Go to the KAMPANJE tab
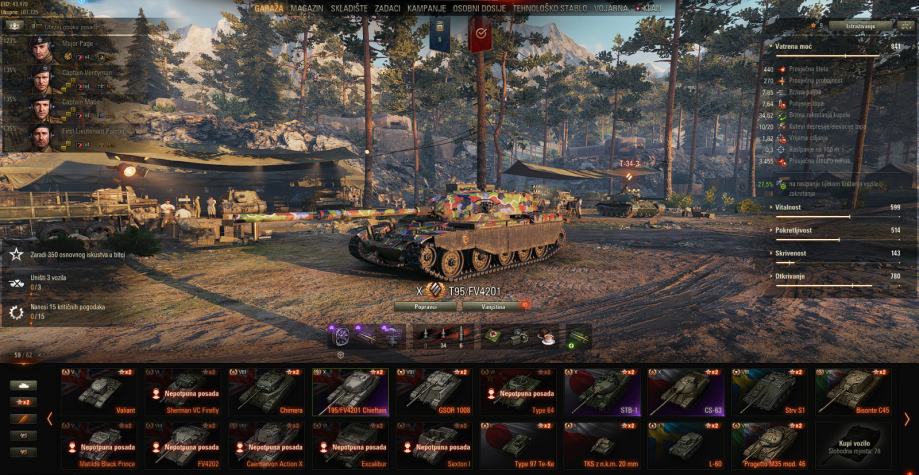Image resolution: width=919 pixels, height=475 pixels. (x=427, y=7)
